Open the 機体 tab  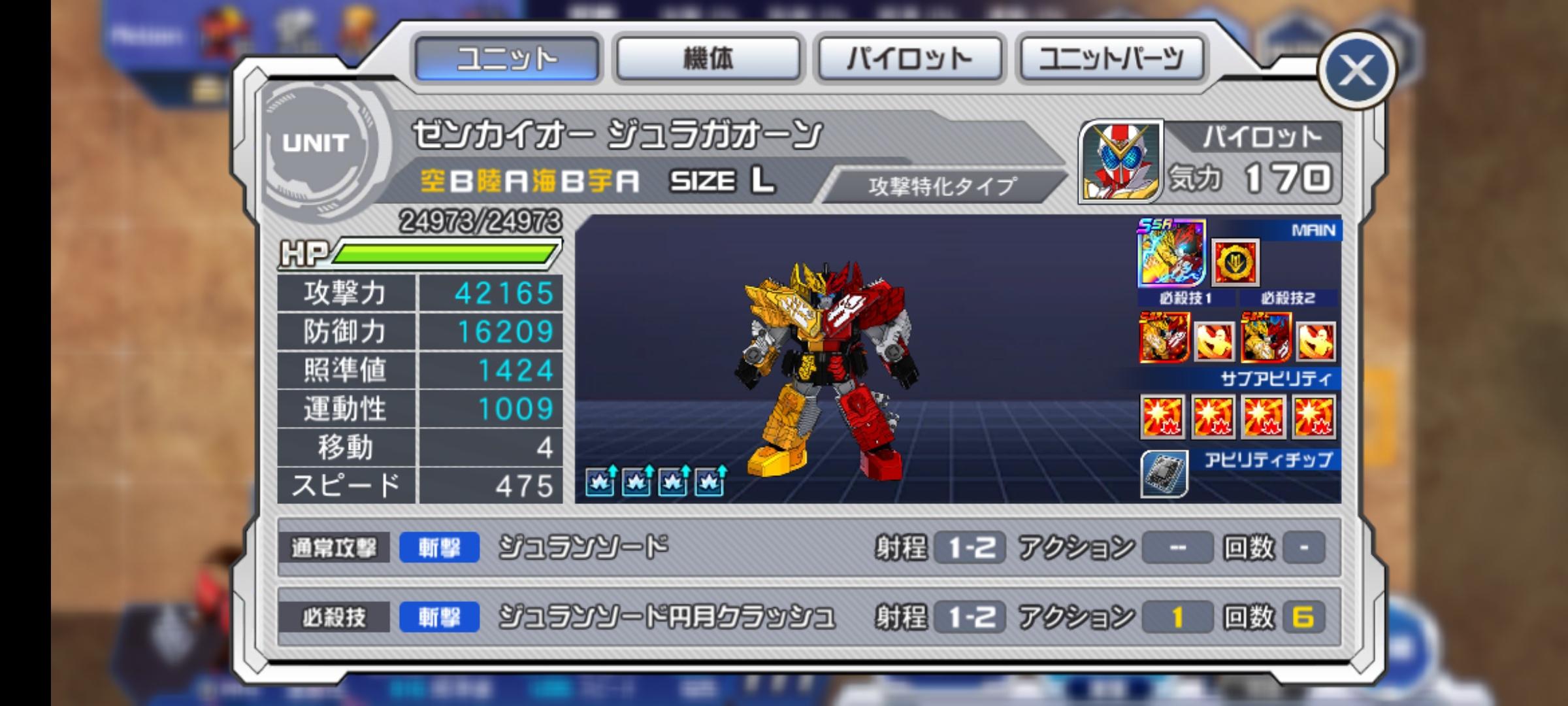(x=708, y=59)
